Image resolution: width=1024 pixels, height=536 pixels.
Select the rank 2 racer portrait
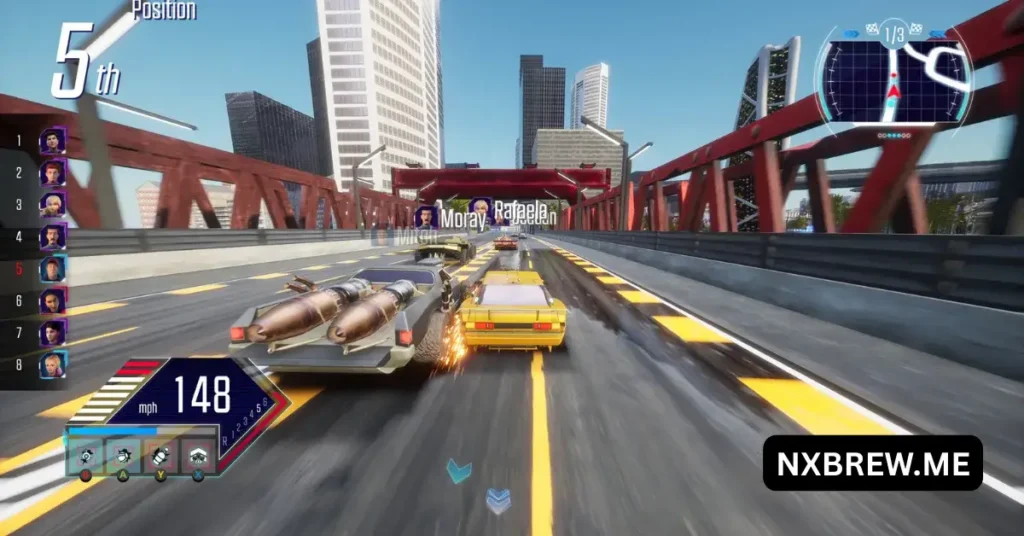tap(53, 172)
